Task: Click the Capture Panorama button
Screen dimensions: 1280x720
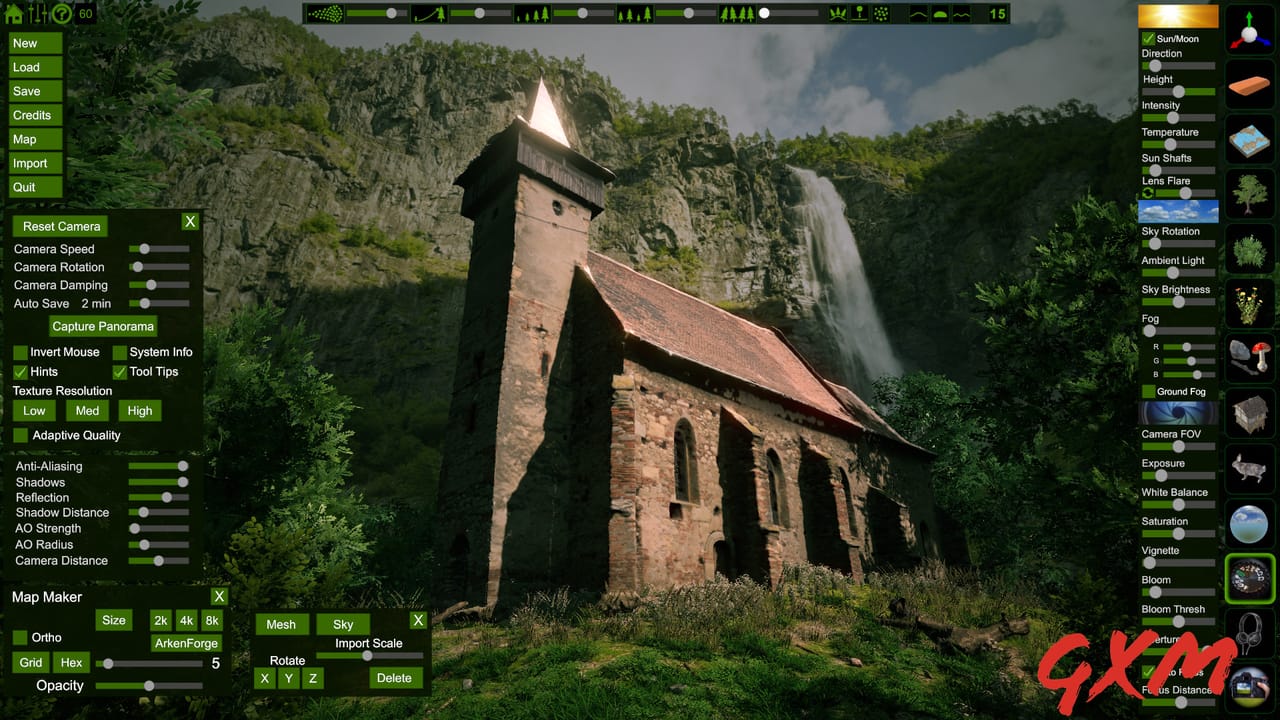Action: [103, 326]
